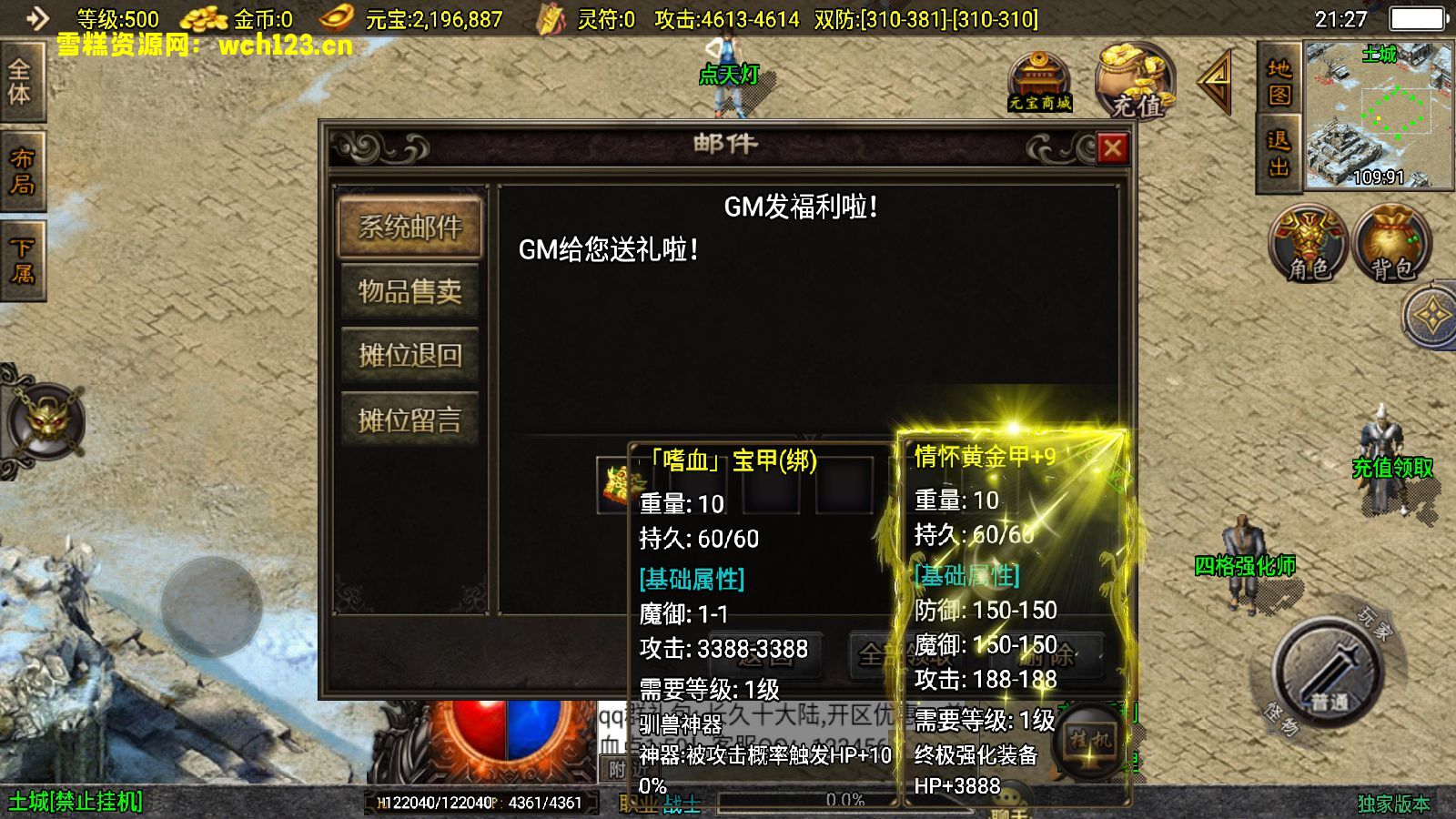Switch to the 物品售卖 mail tab
Screen dimensions: 1456x819
click(x=409, y=293)
